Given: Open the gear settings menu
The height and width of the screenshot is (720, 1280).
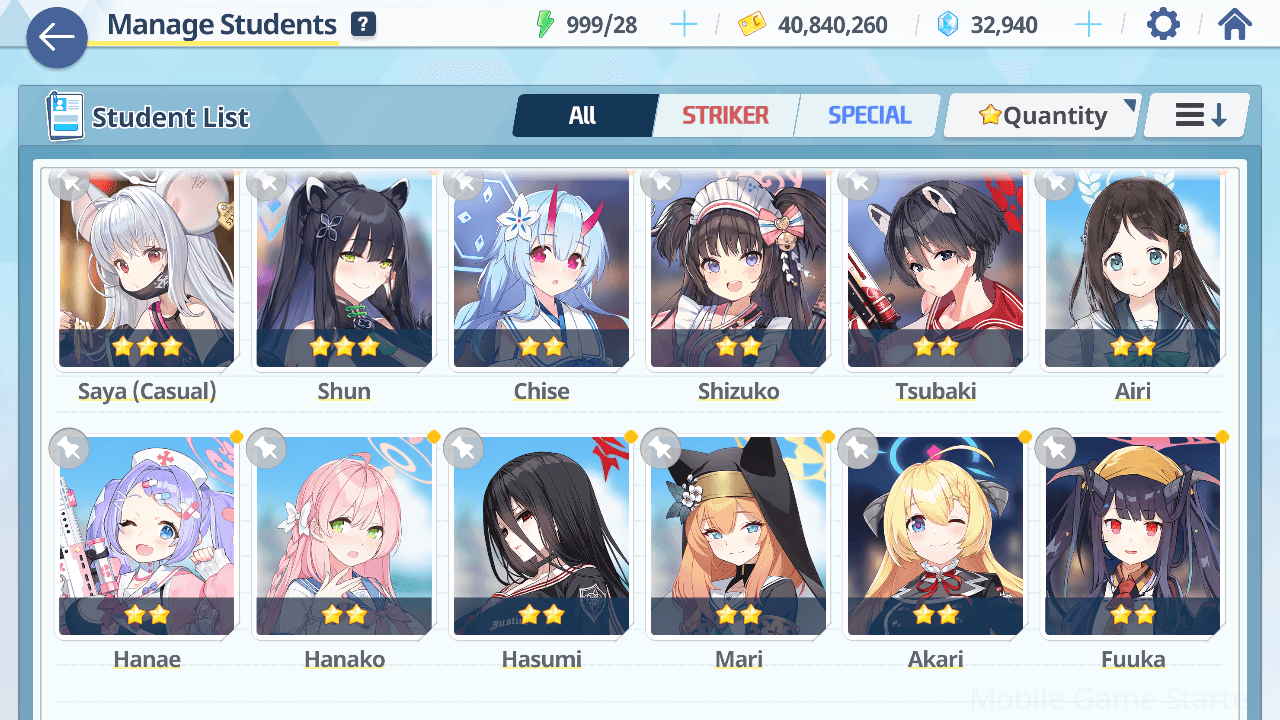Looking at the screenshot, I should pos(1163,25).
